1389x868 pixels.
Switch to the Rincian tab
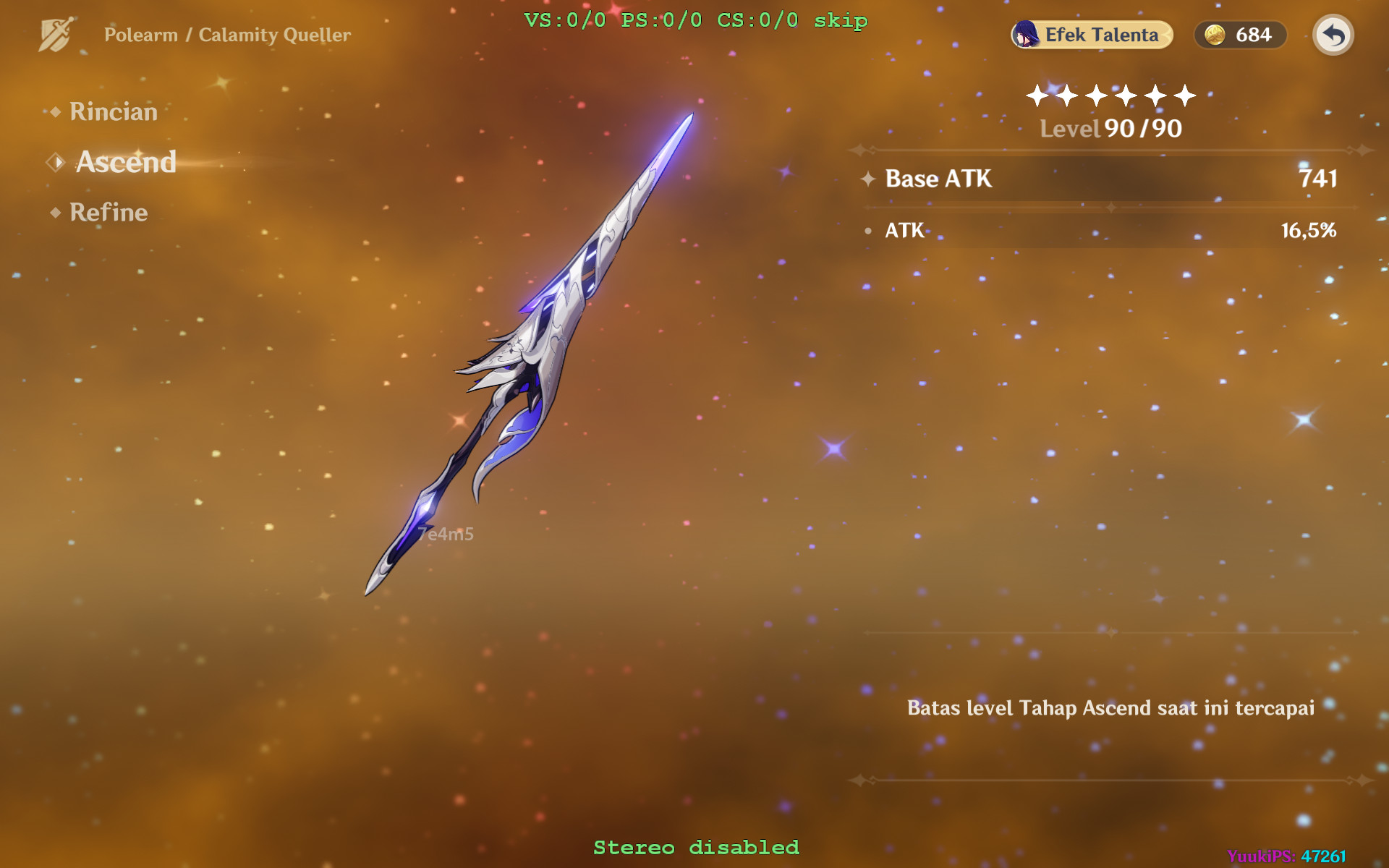(x=112, y=112)
